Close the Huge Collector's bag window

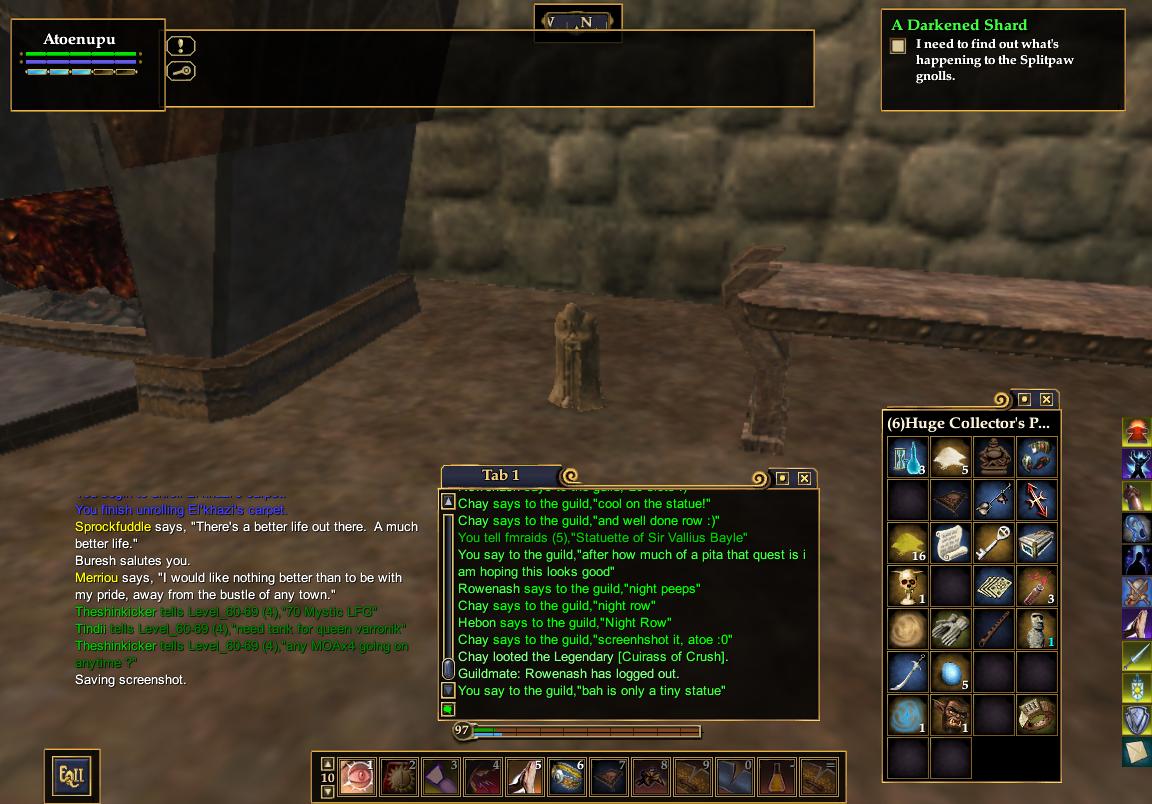[1046, 400]
